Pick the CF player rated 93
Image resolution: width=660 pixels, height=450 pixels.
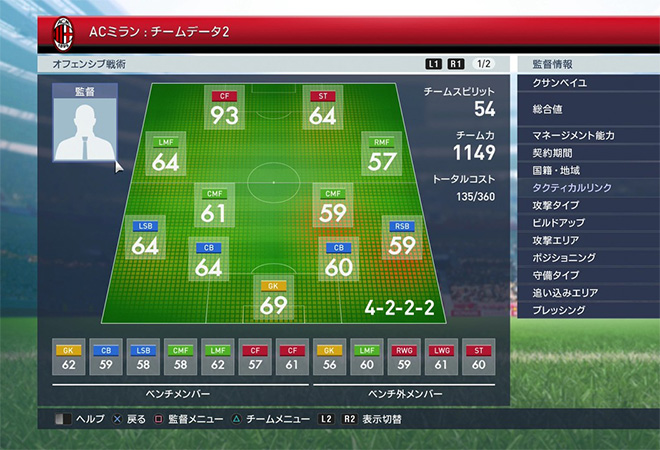tap(224, 109)
